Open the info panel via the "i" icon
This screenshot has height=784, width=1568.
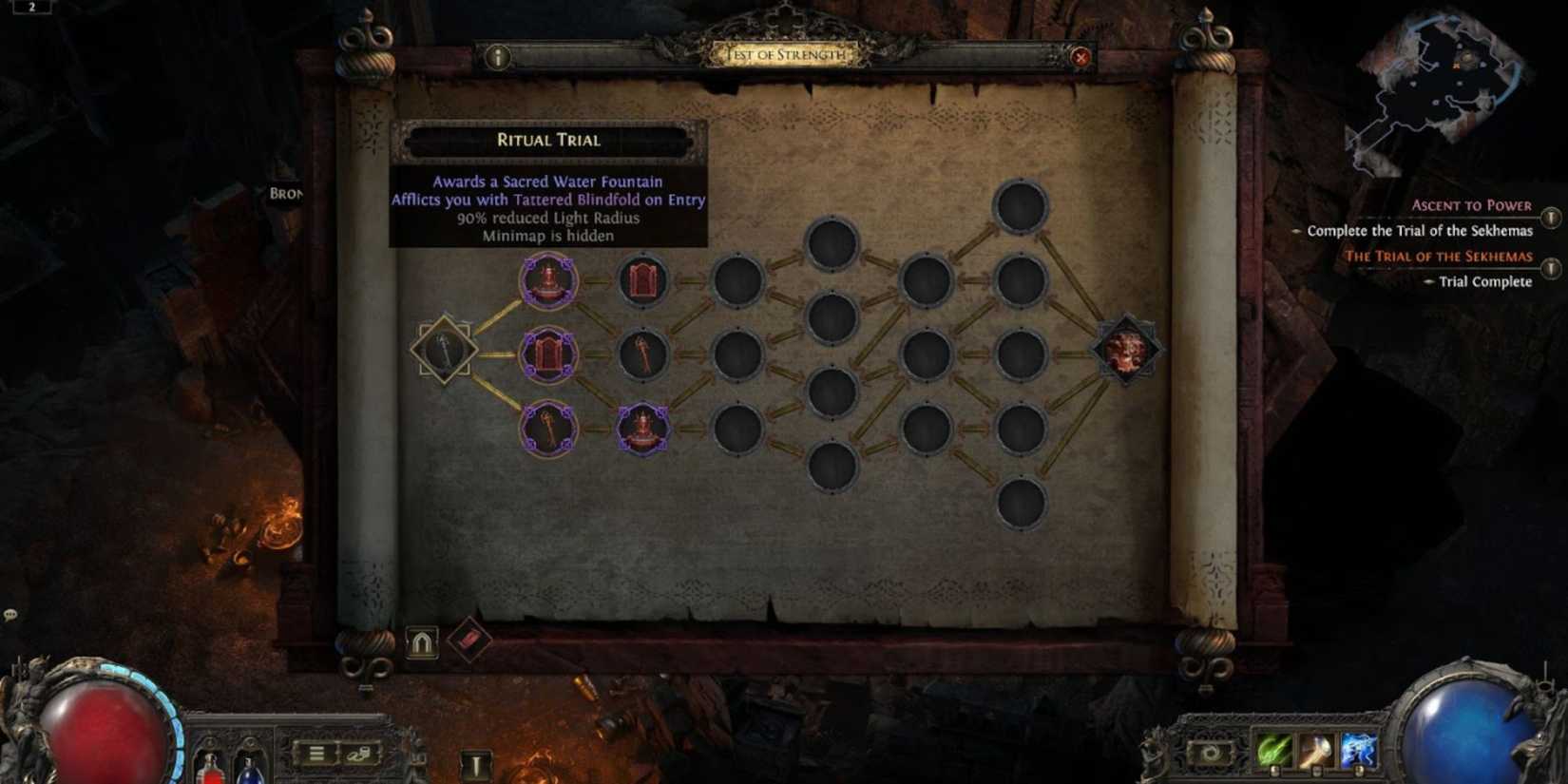pyautogui.click(x=496, y=58)
